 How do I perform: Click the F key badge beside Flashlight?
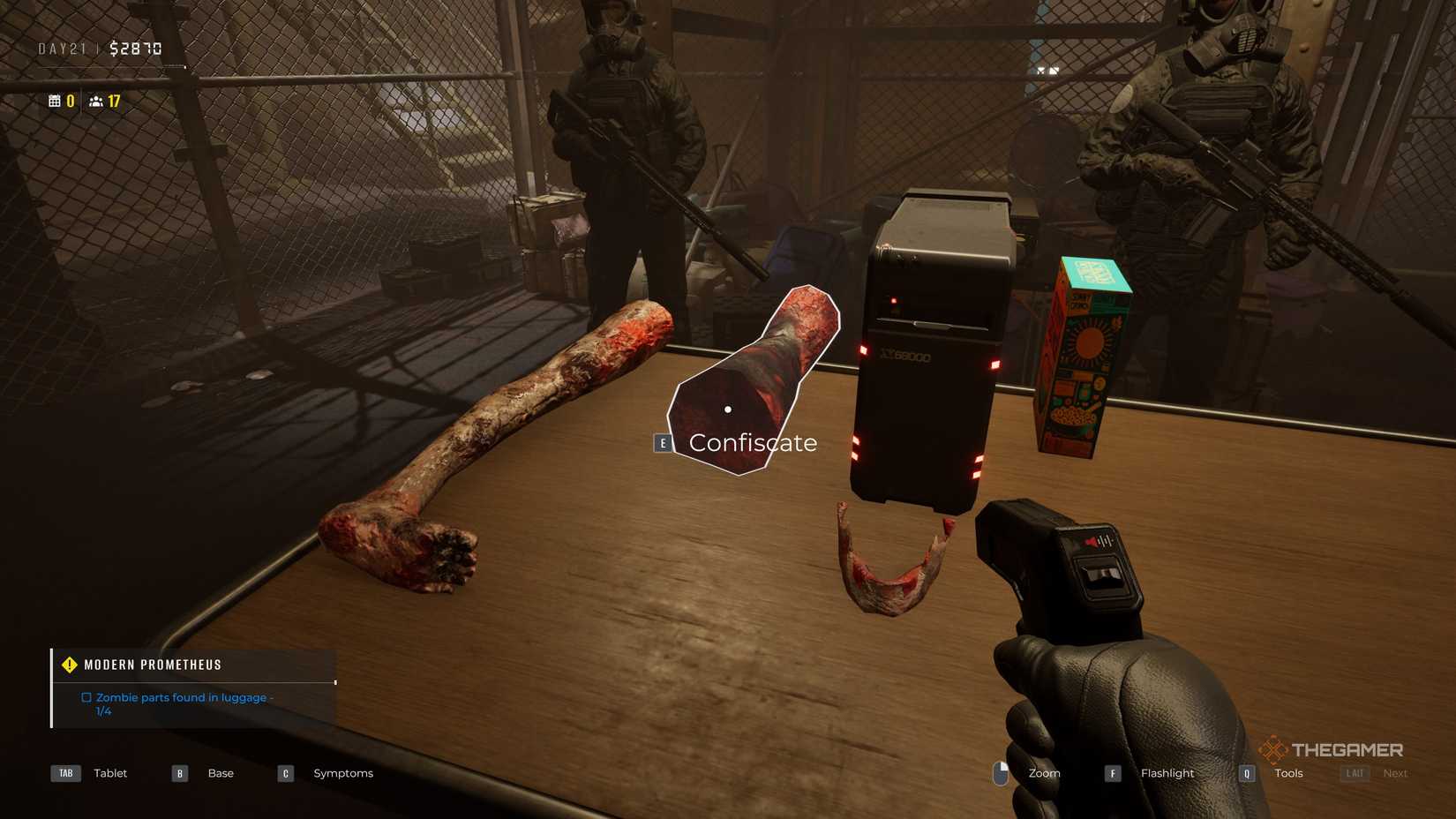(1112, 772)
